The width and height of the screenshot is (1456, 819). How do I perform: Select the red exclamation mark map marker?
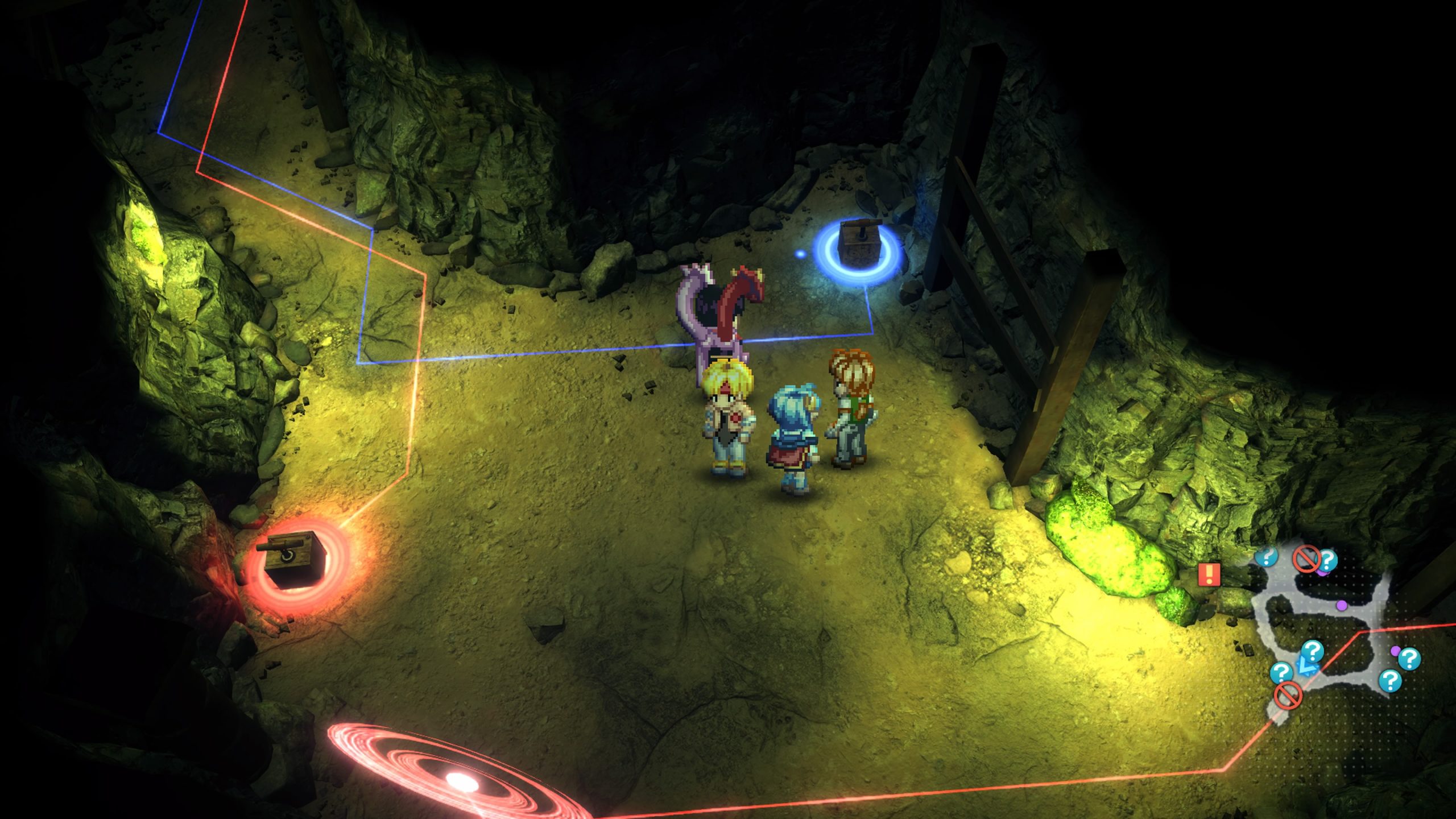click(x=1209, y=574)
